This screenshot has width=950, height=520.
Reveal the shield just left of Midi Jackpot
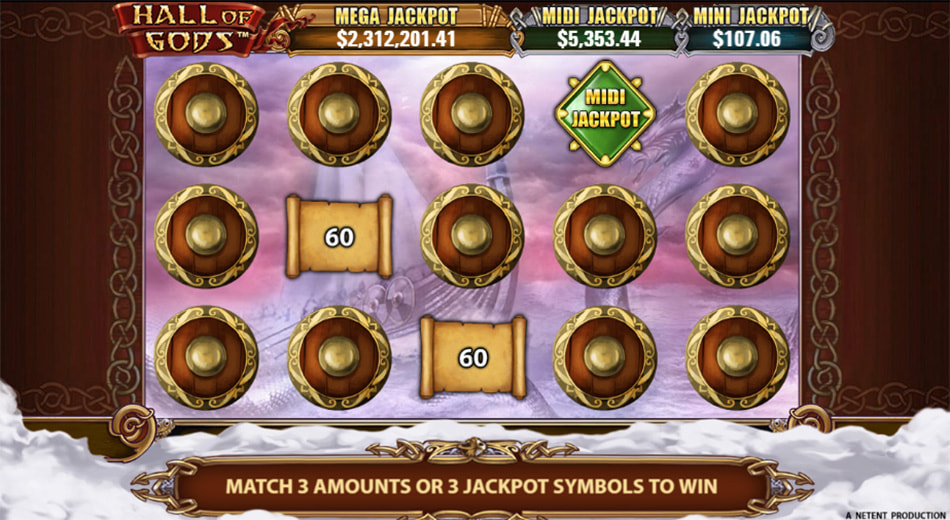coord(472,114)
